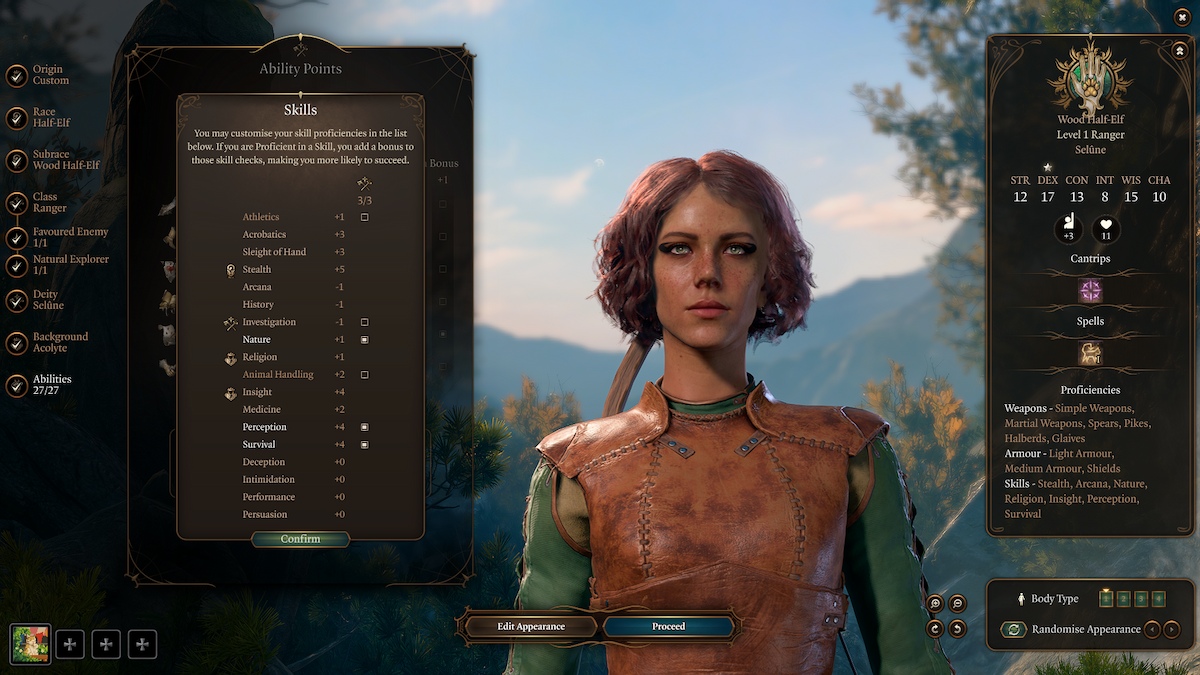The height and width of the screenshot is (675, 1200).
Task: Confirm the skill proficiency selection
Action: tap(300, 539)
